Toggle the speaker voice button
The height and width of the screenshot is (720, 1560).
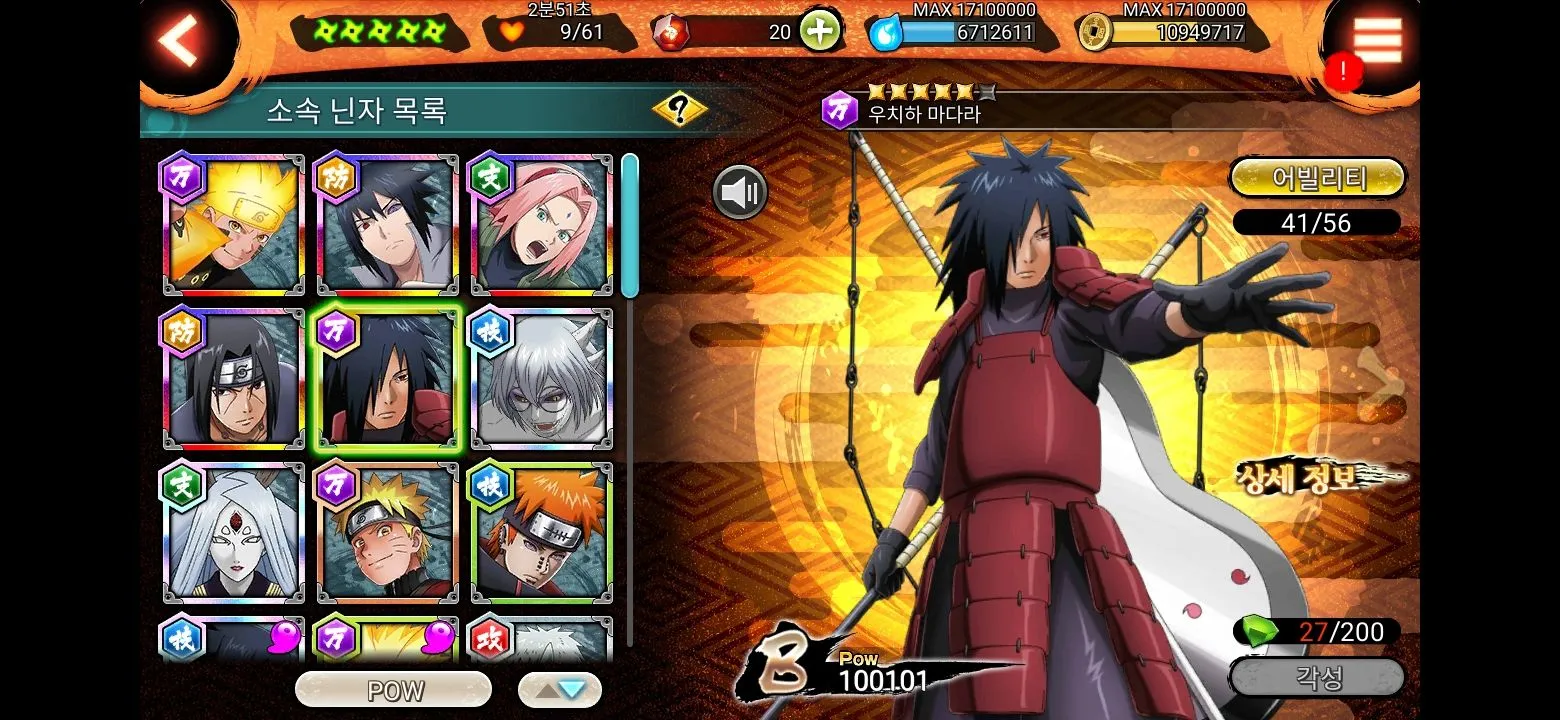[x=740, y=192]
